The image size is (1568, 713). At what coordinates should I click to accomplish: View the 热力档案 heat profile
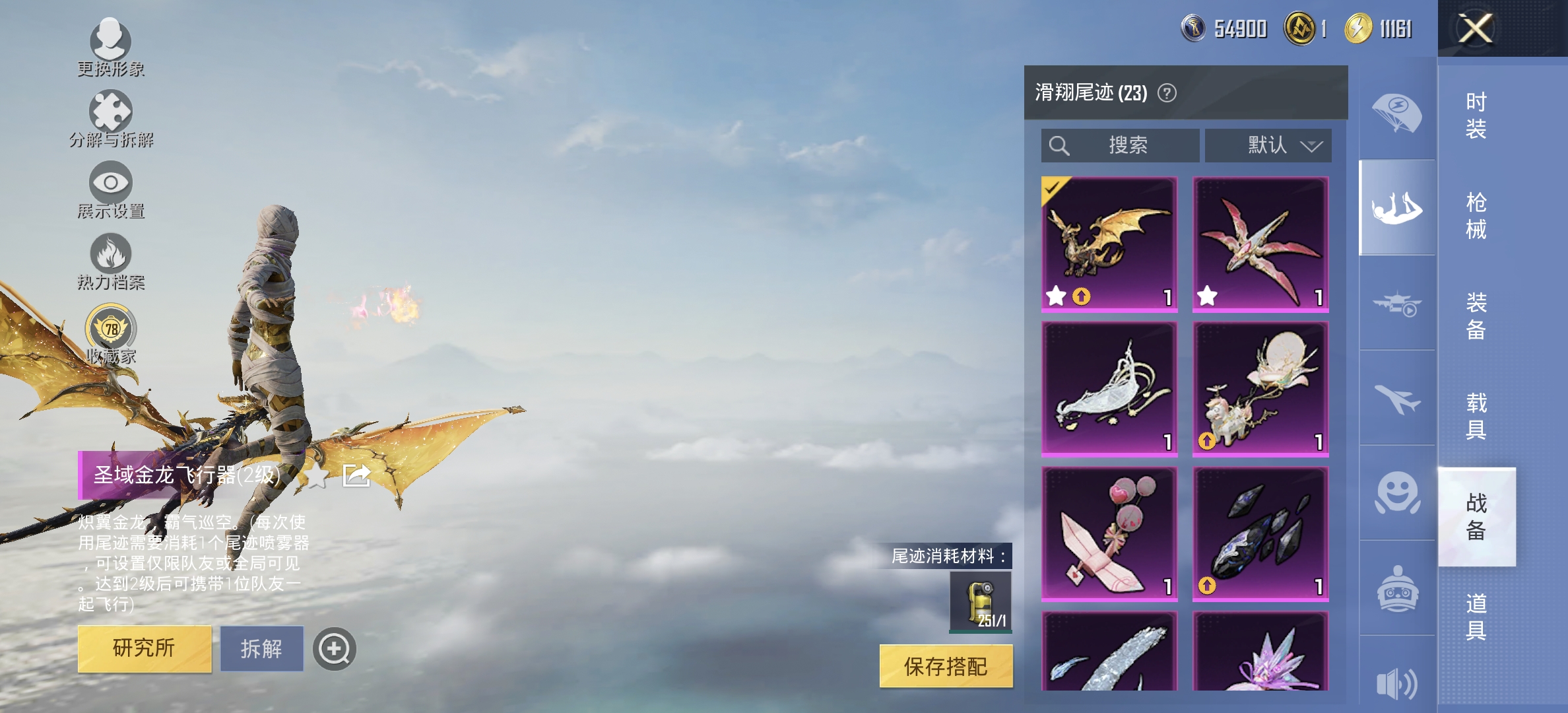pyautogui.click(x=111, y=259)
